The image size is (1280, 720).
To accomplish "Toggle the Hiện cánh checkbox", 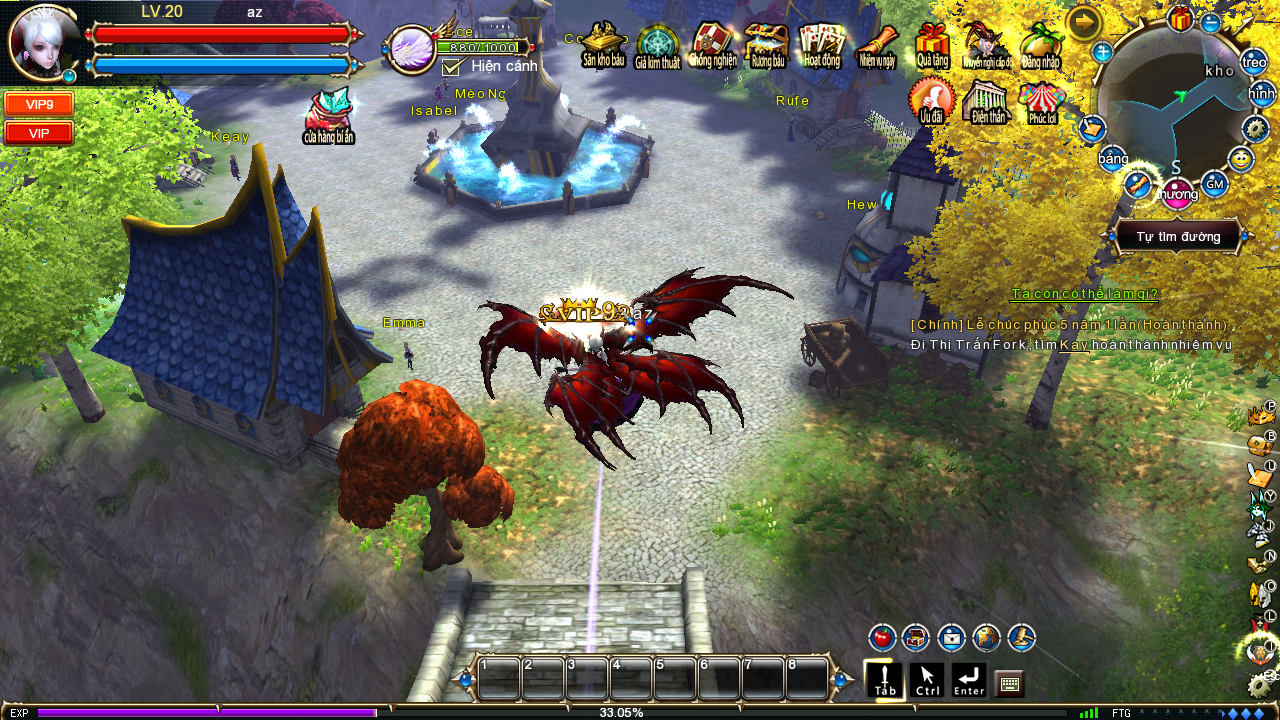I will 451,67.
